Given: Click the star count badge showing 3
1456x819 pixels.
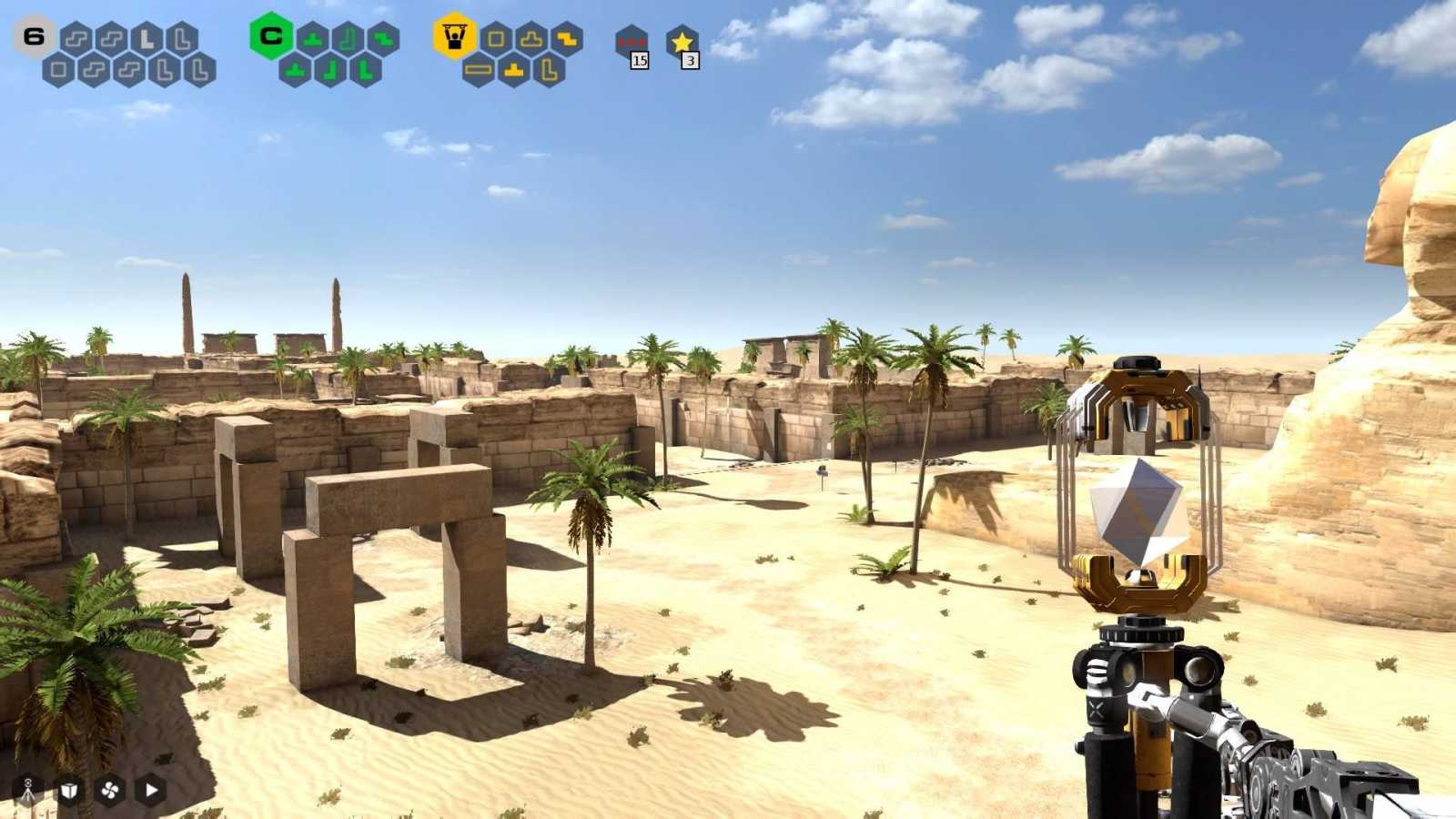Looking at the screenshot, I should click(x=691, y=60).
